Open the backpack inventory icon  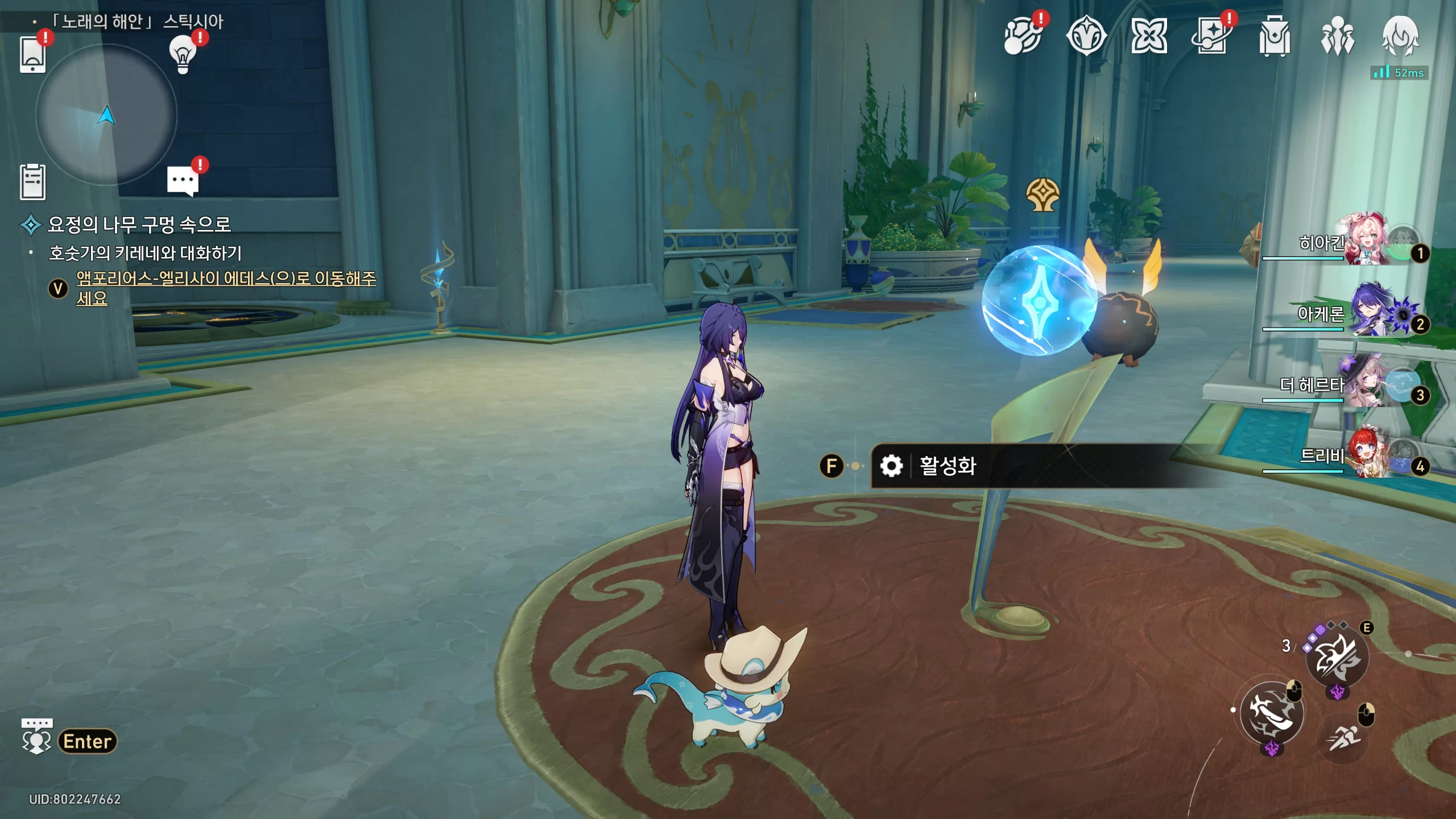(x=1274, y=37)
